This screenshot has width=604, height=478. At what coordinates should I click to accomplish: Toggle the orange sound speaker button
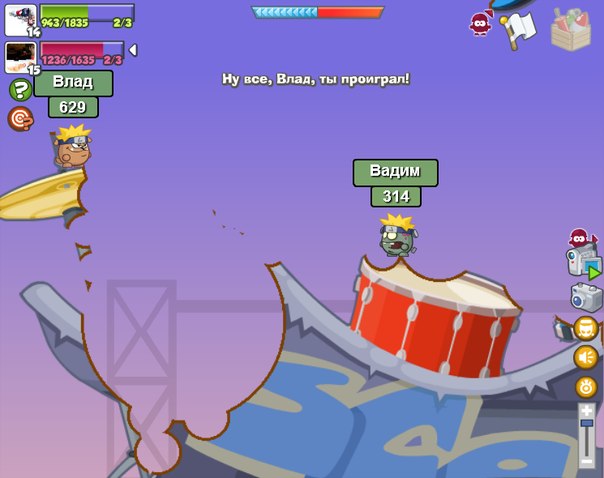pyautogui.click(x=586, y=357)
